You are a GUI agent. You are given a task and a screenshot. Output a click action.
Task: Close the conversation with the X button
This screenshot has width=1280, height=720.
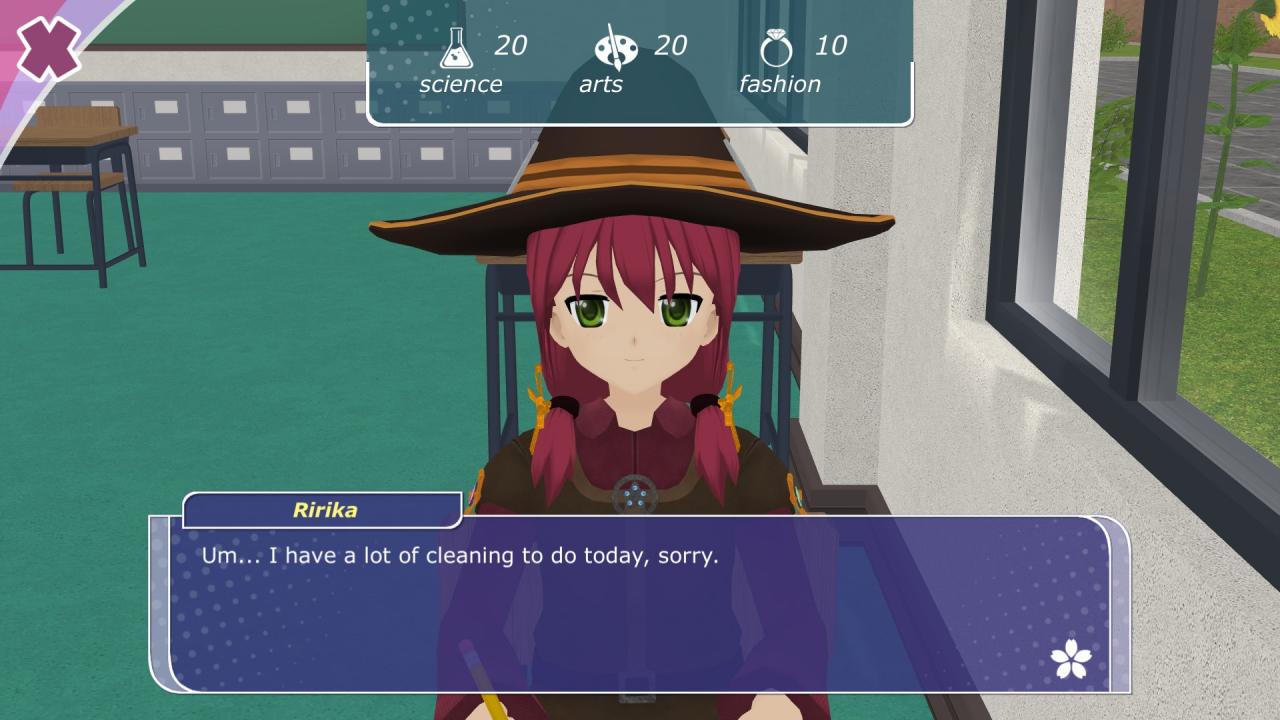(x=48, y=48)
